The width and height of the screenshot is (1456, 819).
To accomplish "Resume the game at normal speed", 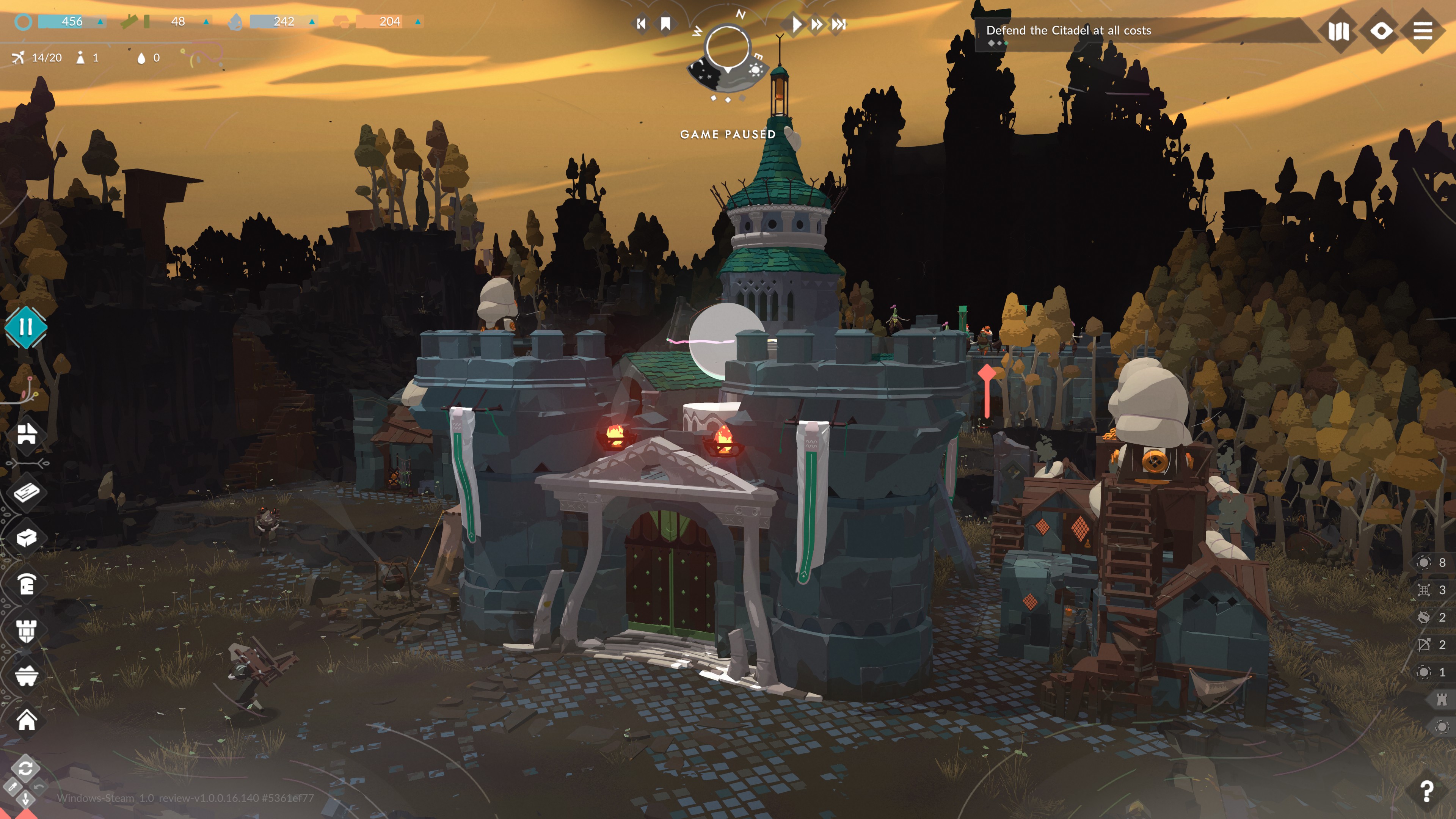I will (x=795, y=24).
